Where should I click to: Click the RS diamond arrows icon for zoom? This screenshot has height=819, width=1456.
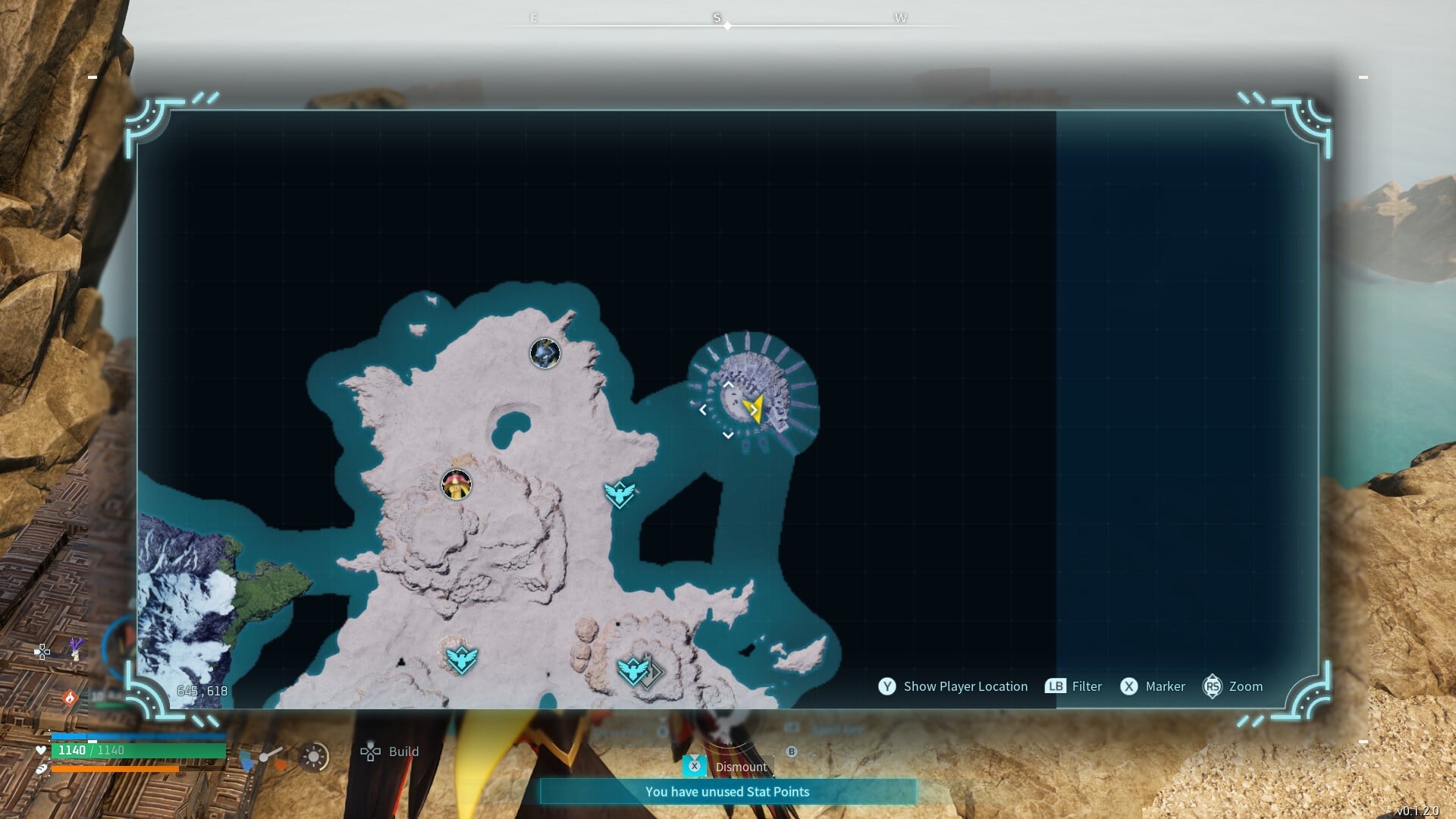point(1213,686)
